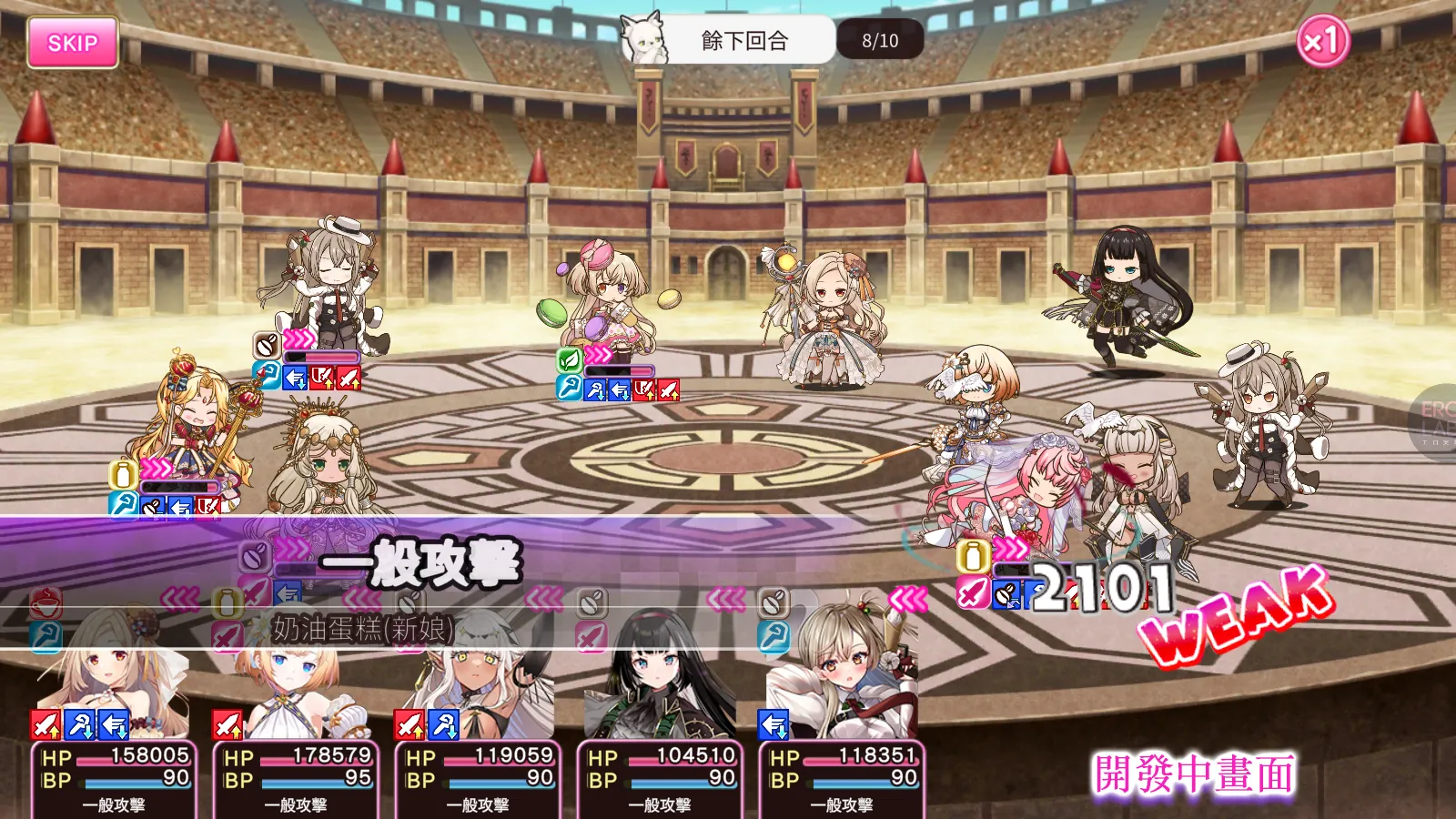Screen dimensions: 1456x819
Task: Tap the blue arrow defense-down icon on fifth ally
Action: (773, 724)
